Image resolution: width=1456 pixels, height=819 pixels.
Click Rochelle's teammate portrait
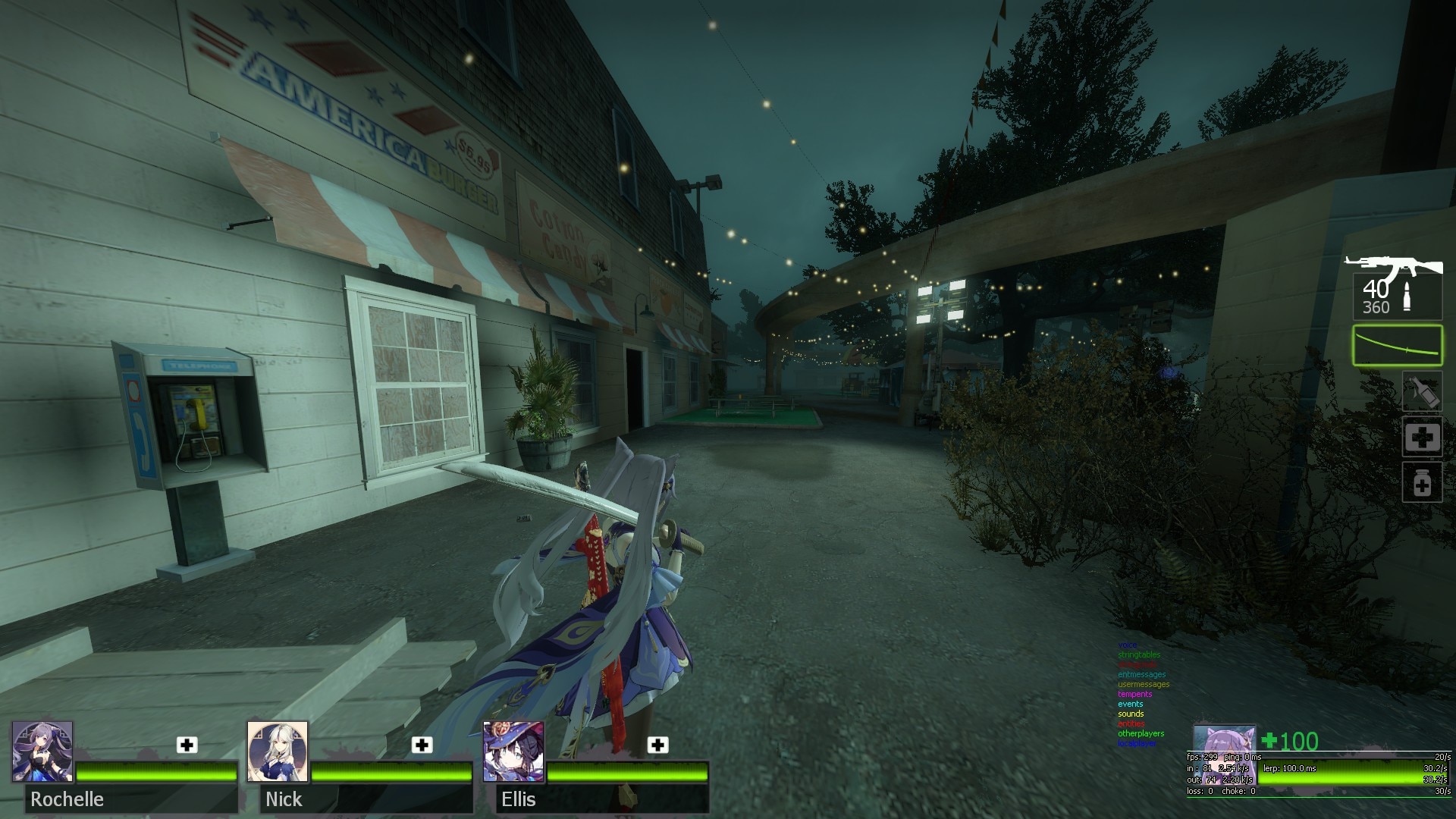click(42, 752)
